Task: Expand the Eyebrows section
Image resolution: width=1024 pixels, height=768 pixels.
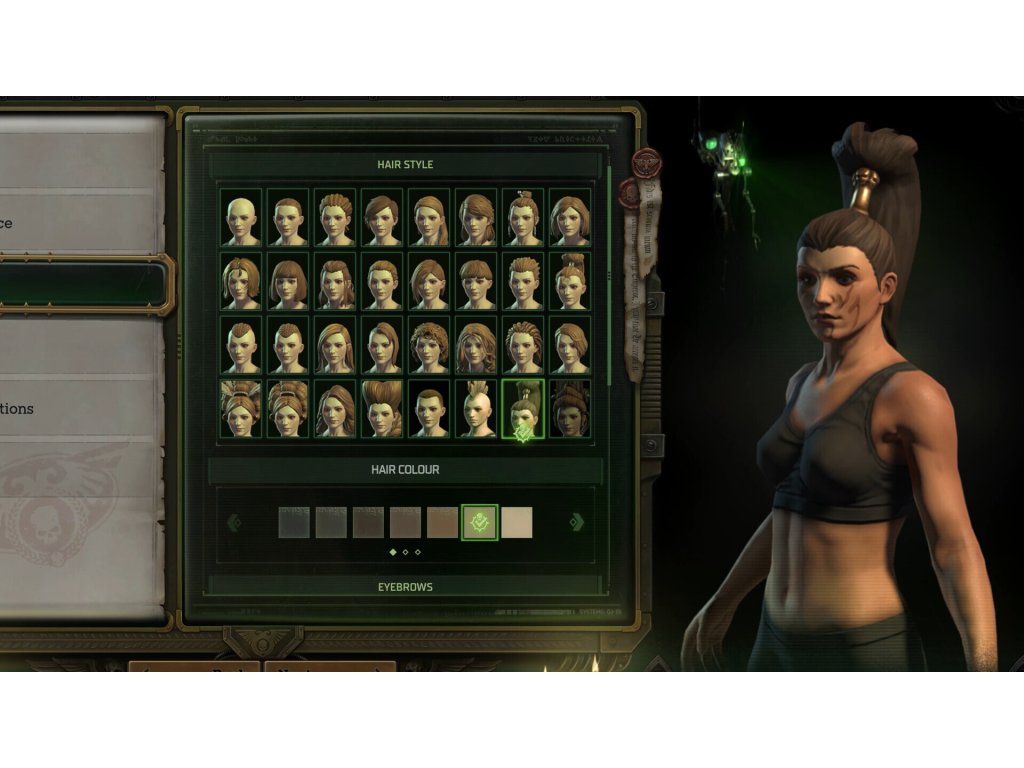Action: 405,587
